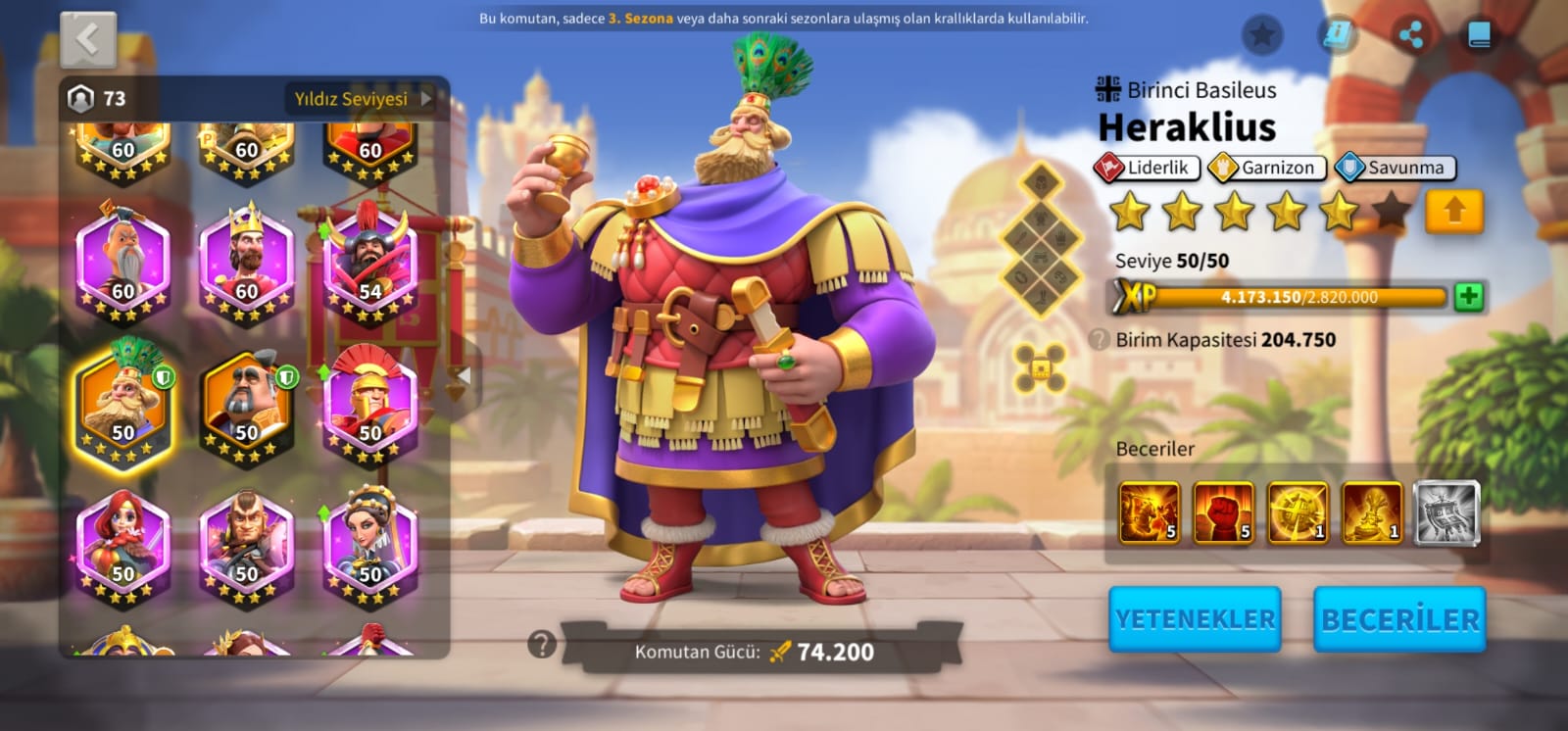The image size is (1568, 731).
Task: Open the blue scroll info icon
Action: click(x=1337, y=36)
